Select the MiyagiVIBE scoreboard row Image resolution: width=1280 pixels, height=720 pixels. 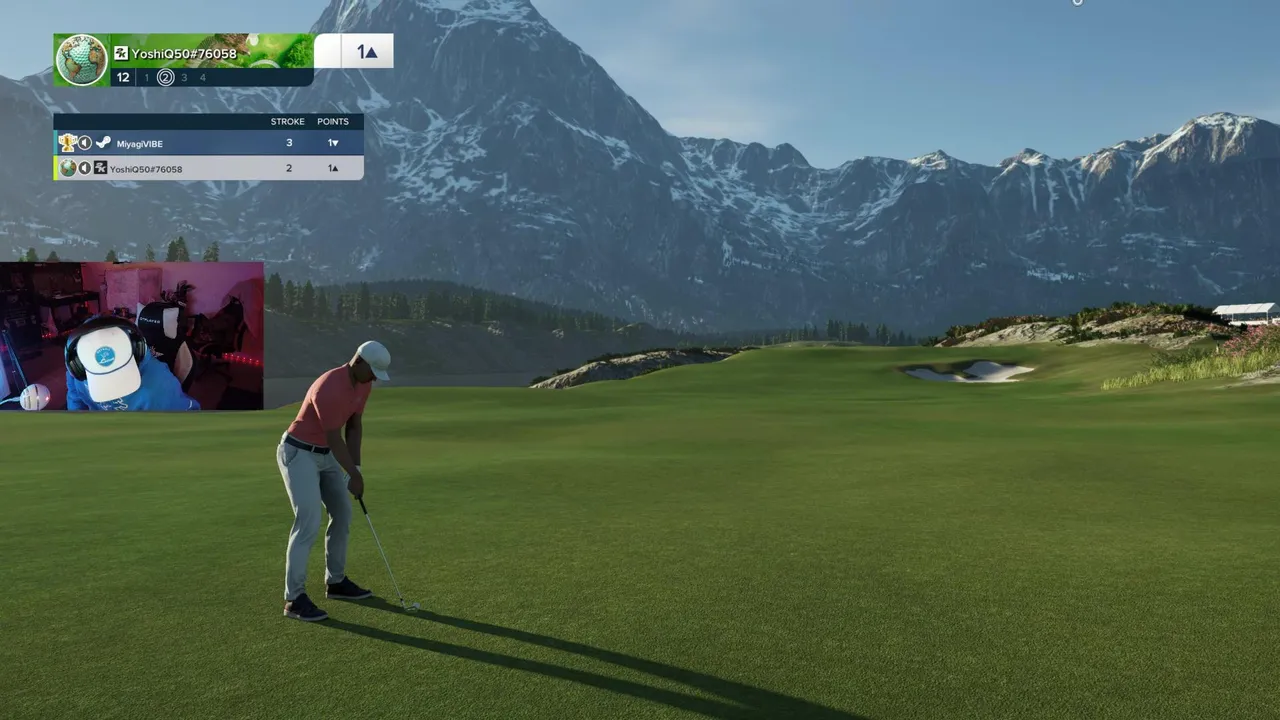208,143
